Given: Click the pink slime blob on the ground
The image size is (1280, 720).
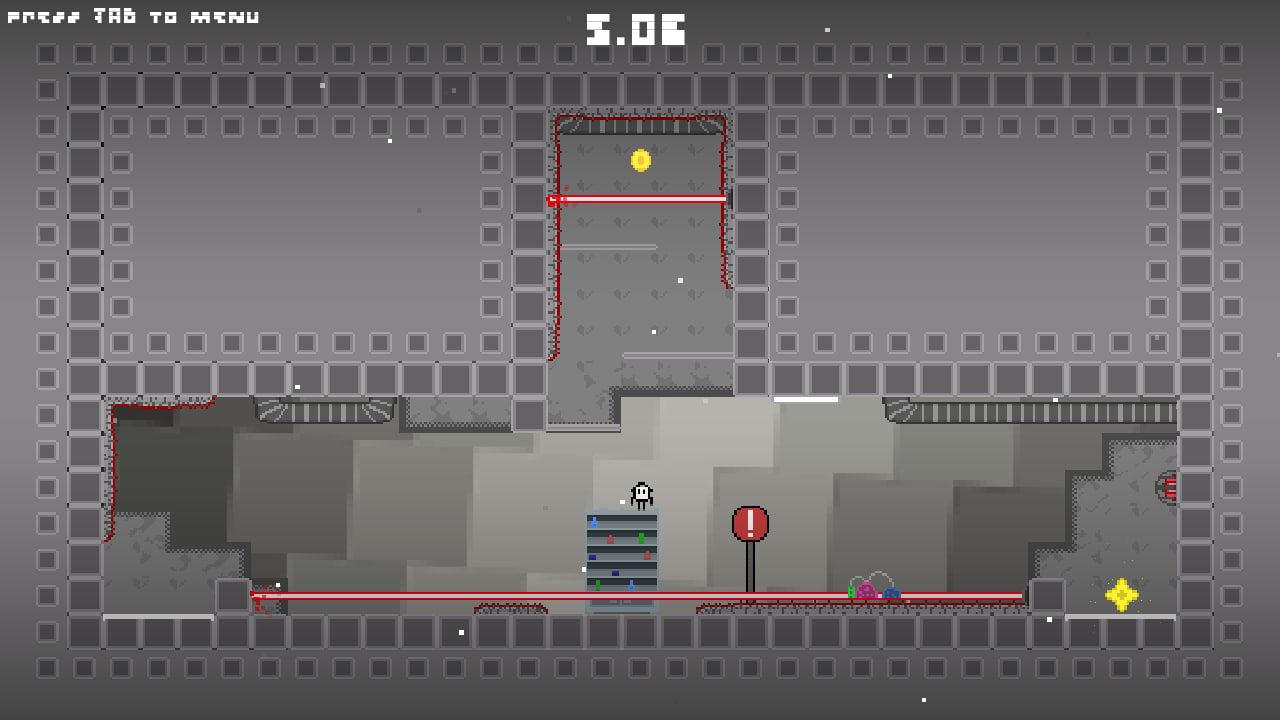Looking at the screenshot, I should [866, 590].
